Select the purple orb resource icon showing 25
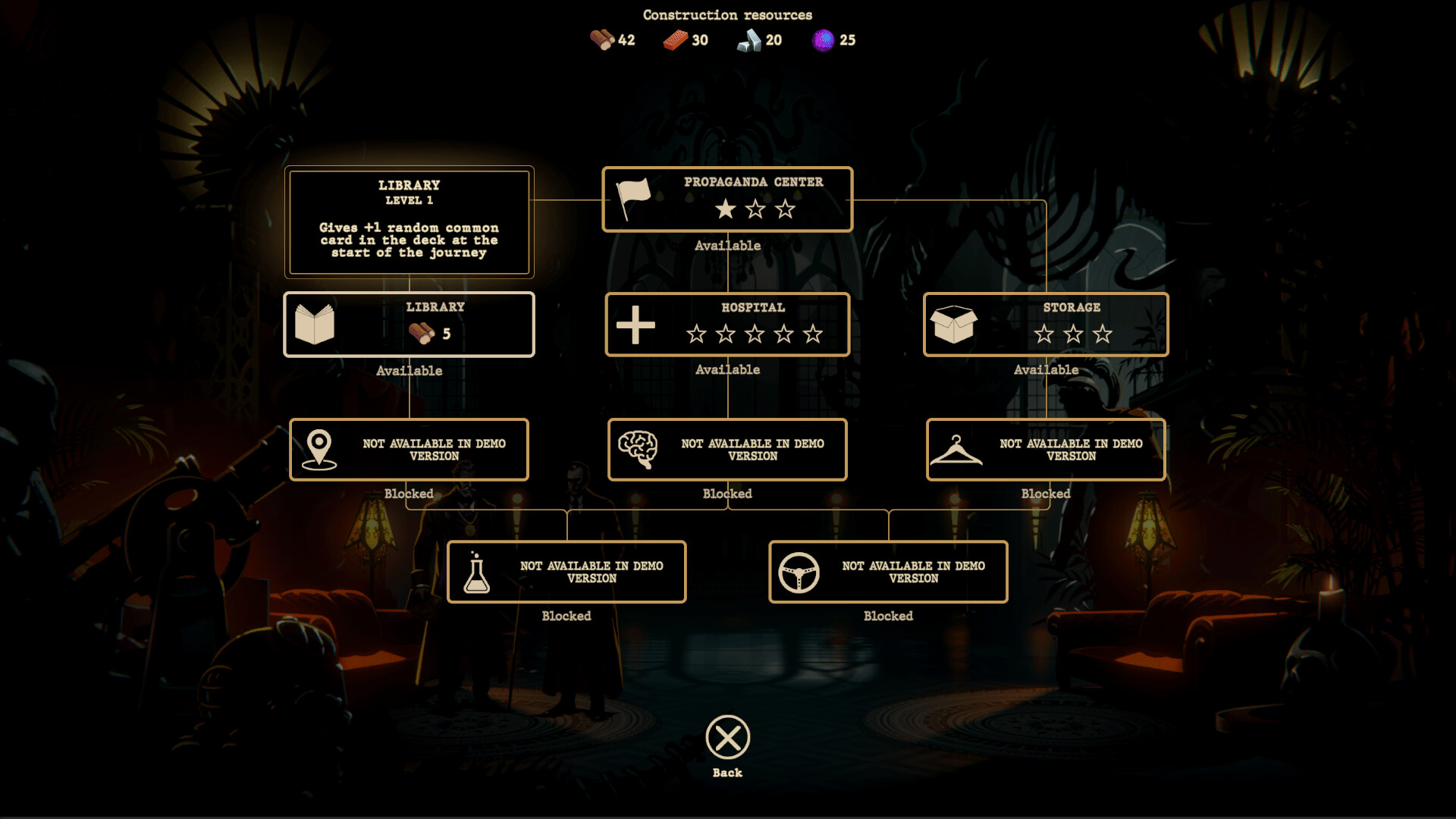The width and height of the screenshot is (1456, 819). [821, 38]
